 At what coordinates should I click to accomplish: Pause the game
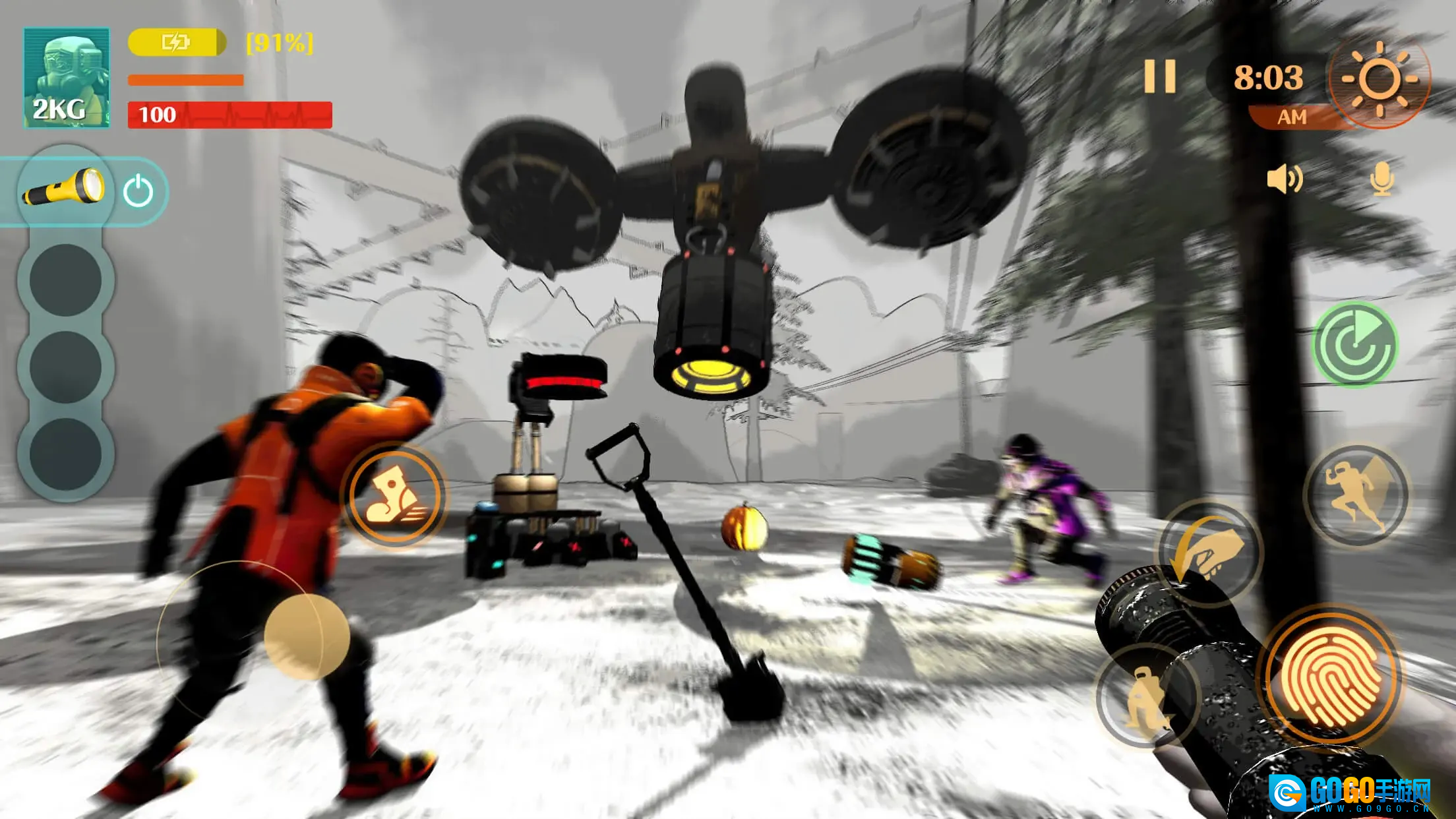pyautogui.click(x=1160, y=77)
